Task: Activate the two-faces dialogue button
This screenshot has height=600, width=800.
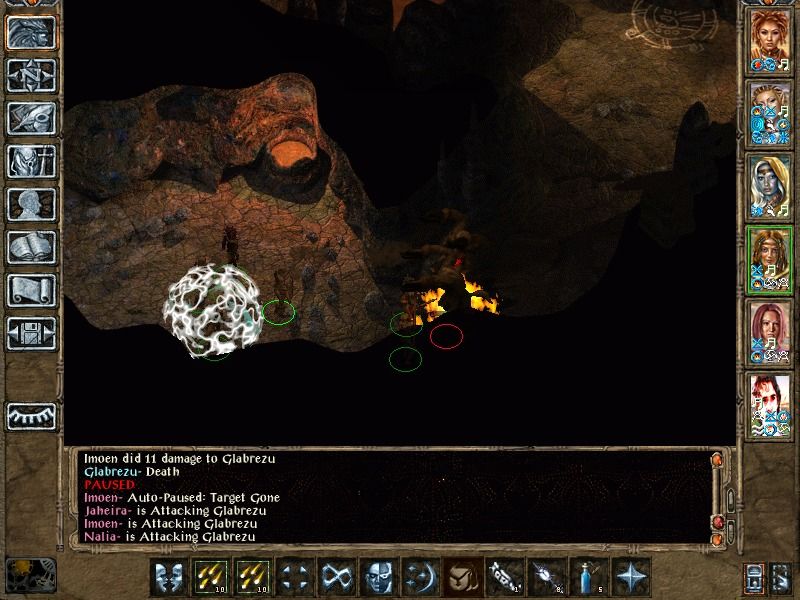Action: pos(168,577)
